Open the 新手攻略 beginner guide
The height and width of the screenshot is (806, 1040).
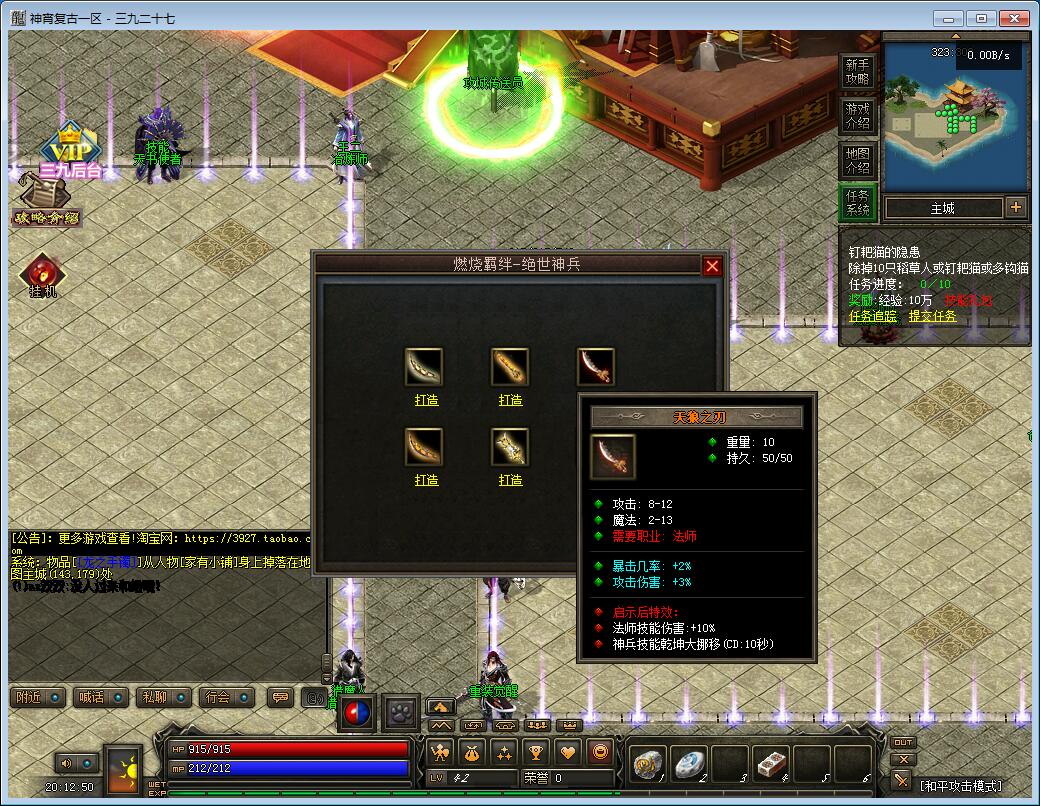point(858,71)
